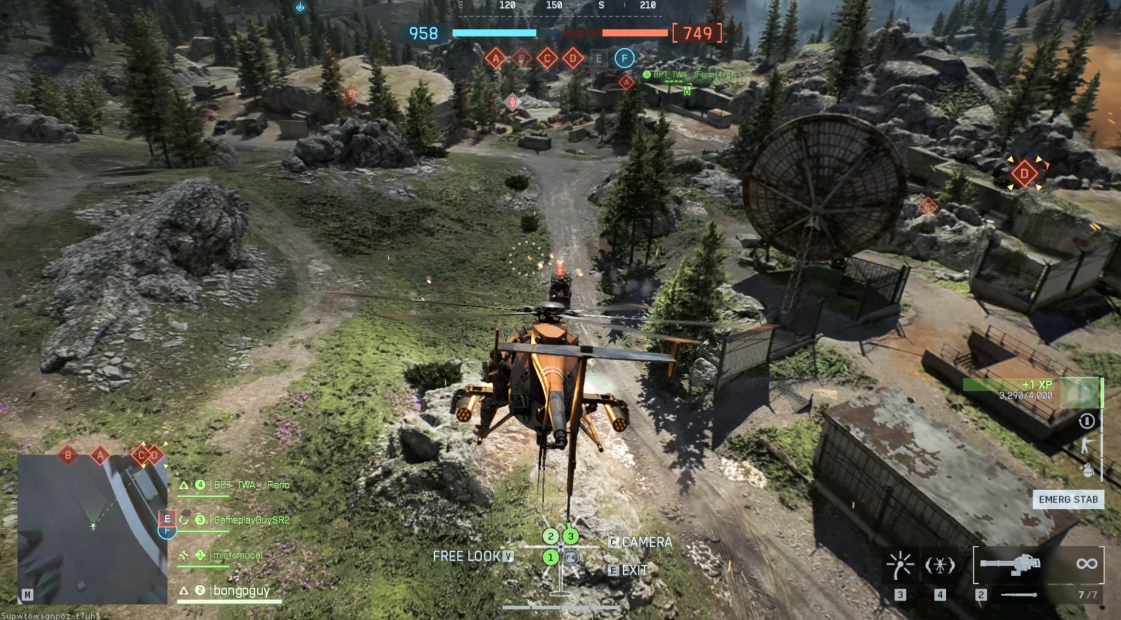The height and width of the screenshot is (620, 1121).
Task: Choose seat 1 in helicopter seat diagram
Action: coord(550,556)
